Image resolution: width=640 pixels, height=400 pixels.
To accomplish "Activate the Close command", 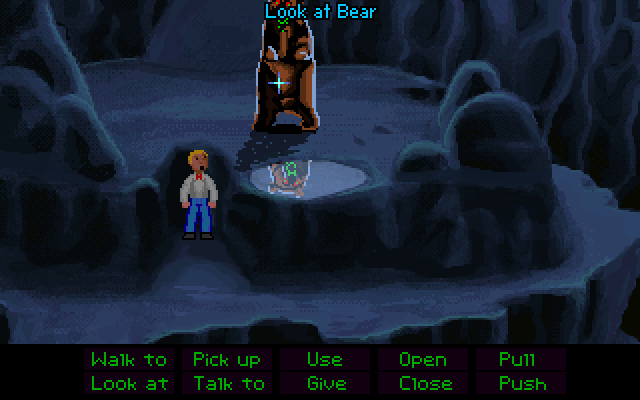I will pos(425,383).
